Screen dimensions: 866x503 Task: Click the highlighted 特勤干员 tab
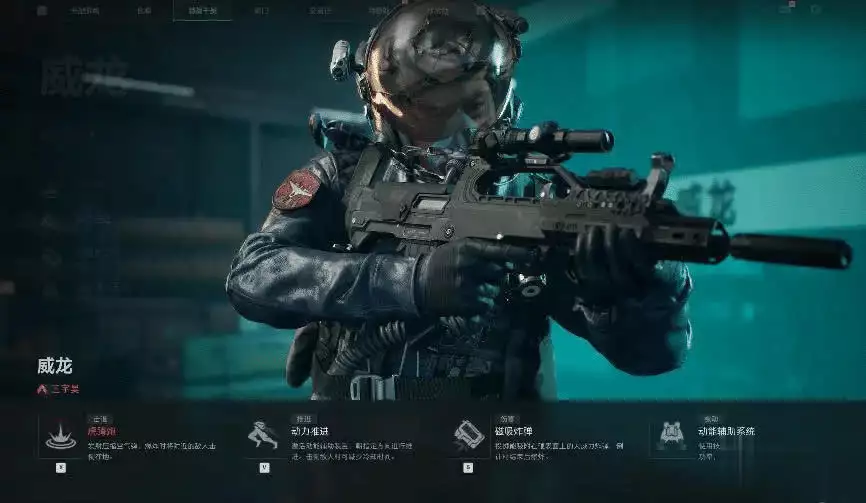201,11
